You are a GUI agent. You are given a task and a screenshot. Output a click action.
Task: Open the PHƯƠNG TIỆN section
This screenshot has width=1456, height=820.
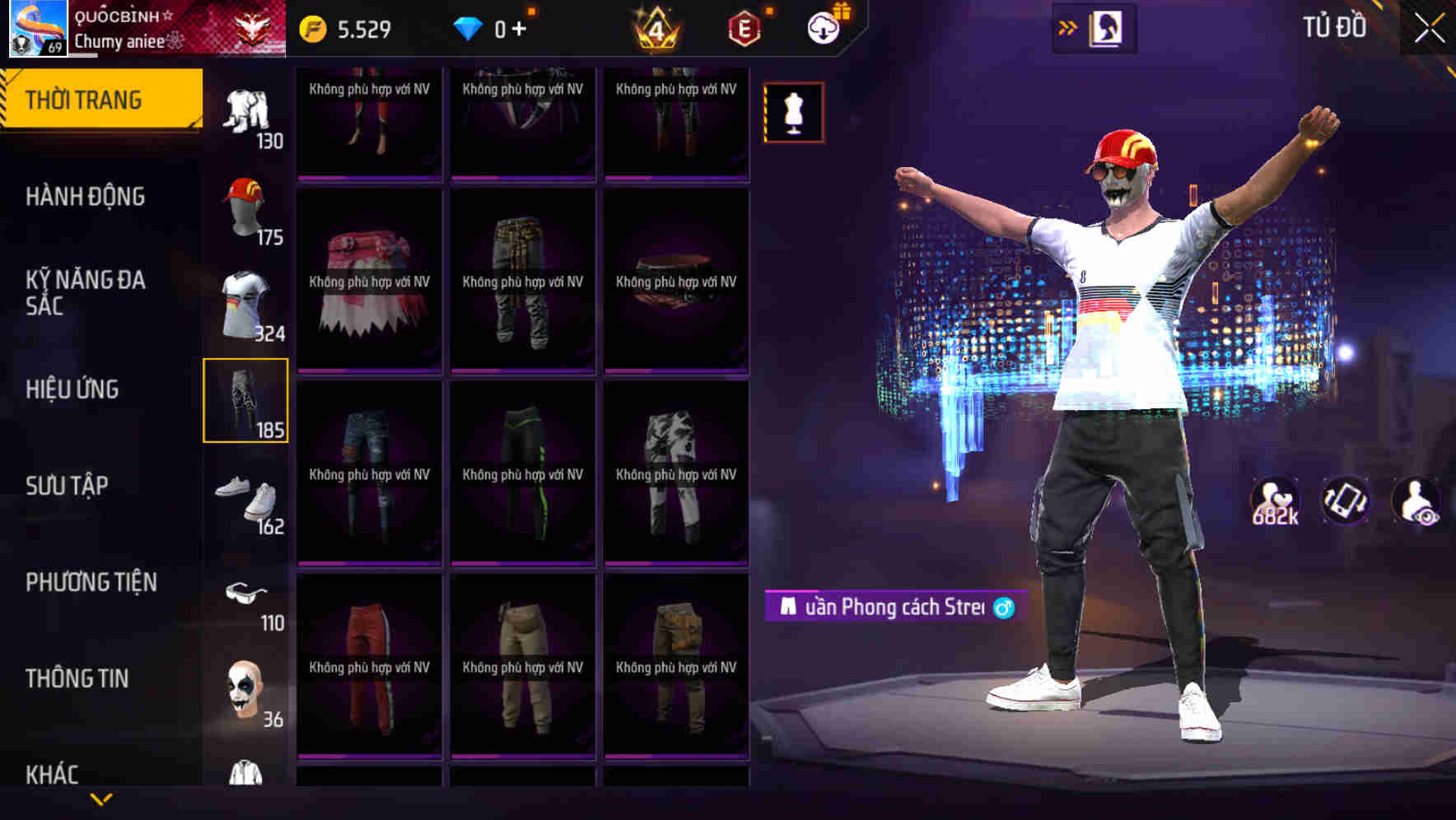click(x=91, y=582)
